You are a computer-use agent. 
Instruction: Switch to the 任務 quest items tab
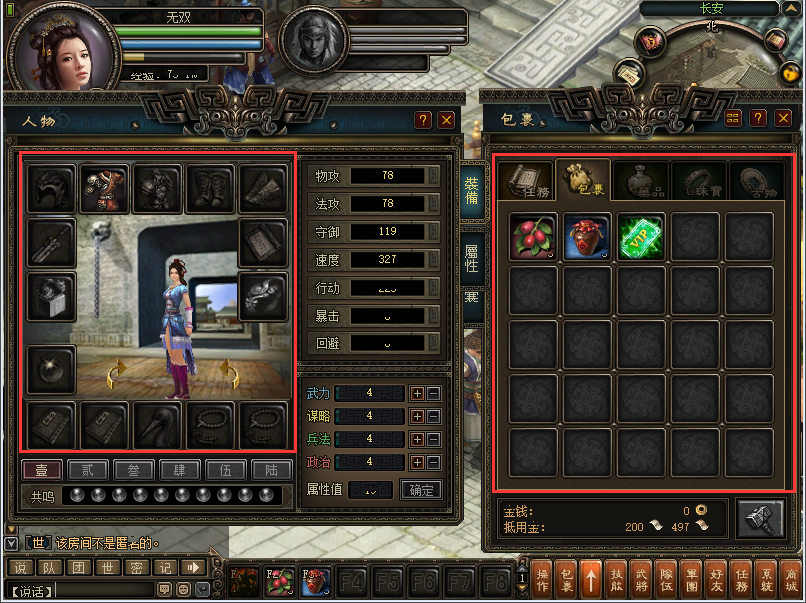[526, 180]
